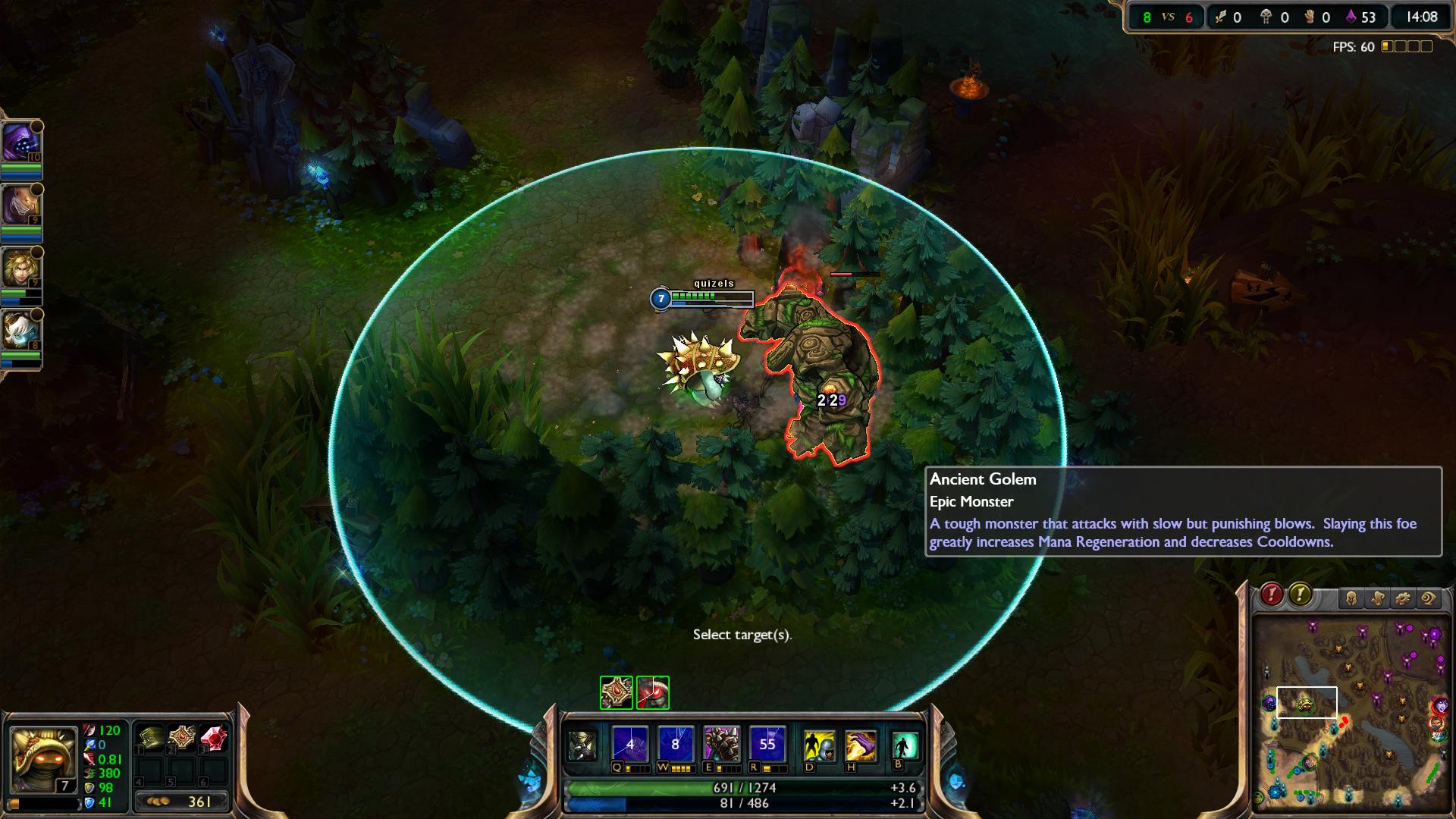Activate the Tremors ultimate on R
This screenshot has height=819, width=1456.
pyautogui.click(x=767, y=744)
